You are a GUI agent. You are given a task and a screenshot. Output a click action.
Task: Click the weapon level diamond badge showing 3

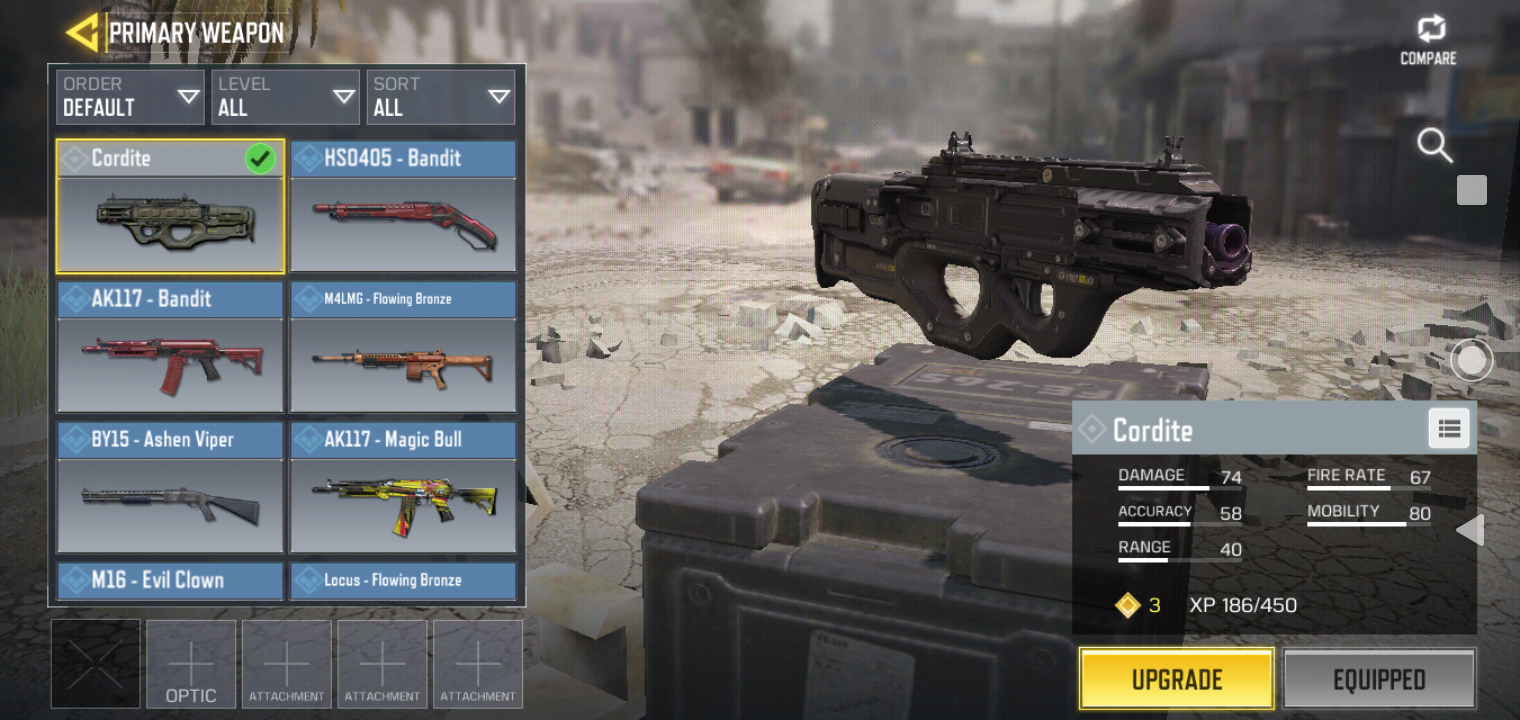[x=1130, y=605]
